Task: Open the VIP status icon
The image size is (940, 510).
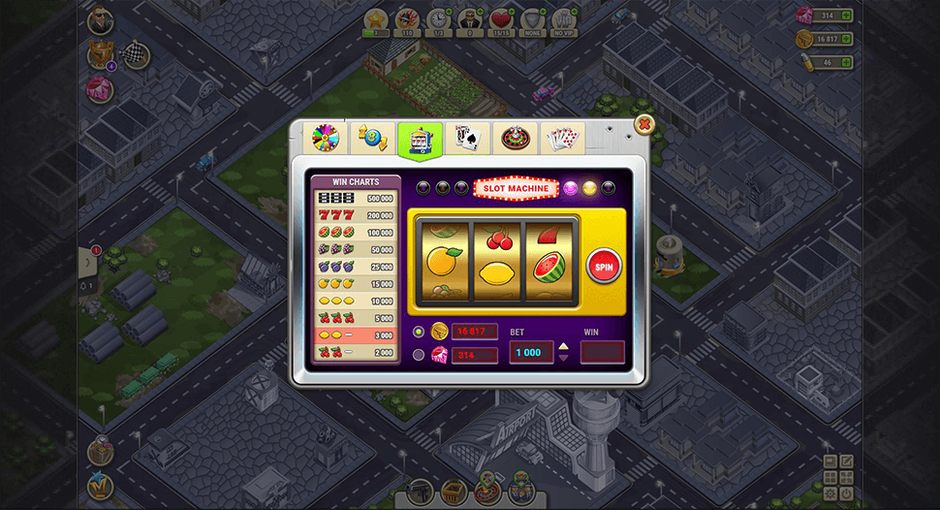Action: (565, 20)
